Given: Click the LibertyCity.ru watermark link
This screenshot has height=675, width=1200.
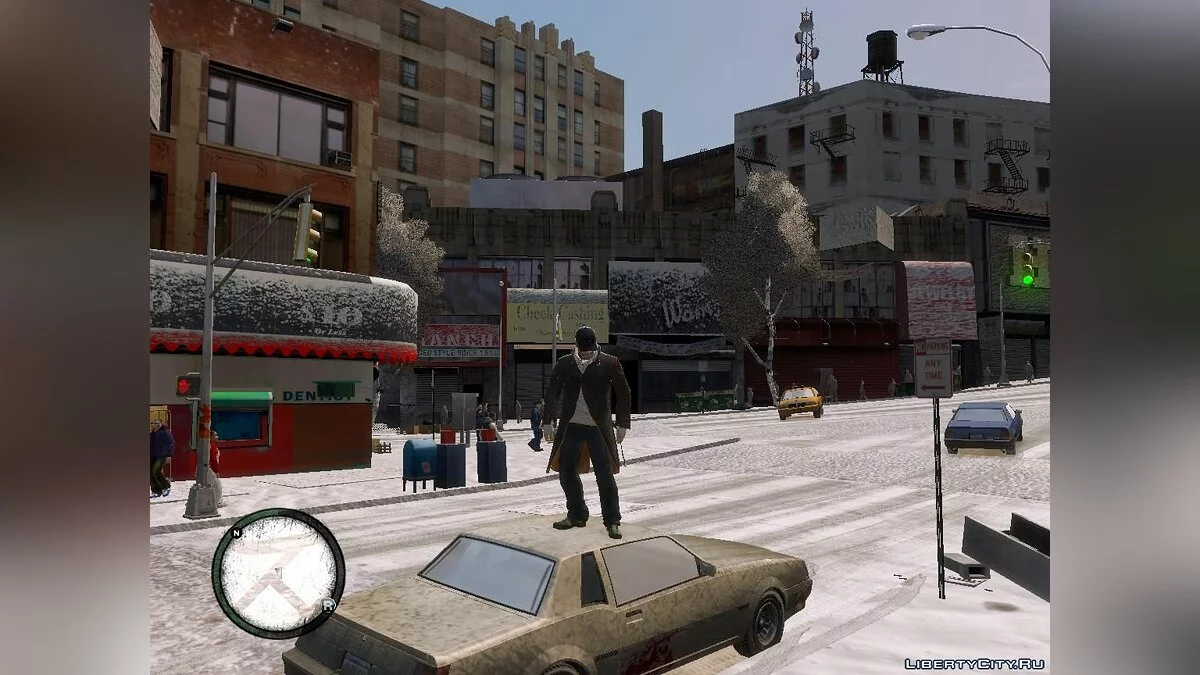Looking at the screenshot, I should [x=974, y=663].
